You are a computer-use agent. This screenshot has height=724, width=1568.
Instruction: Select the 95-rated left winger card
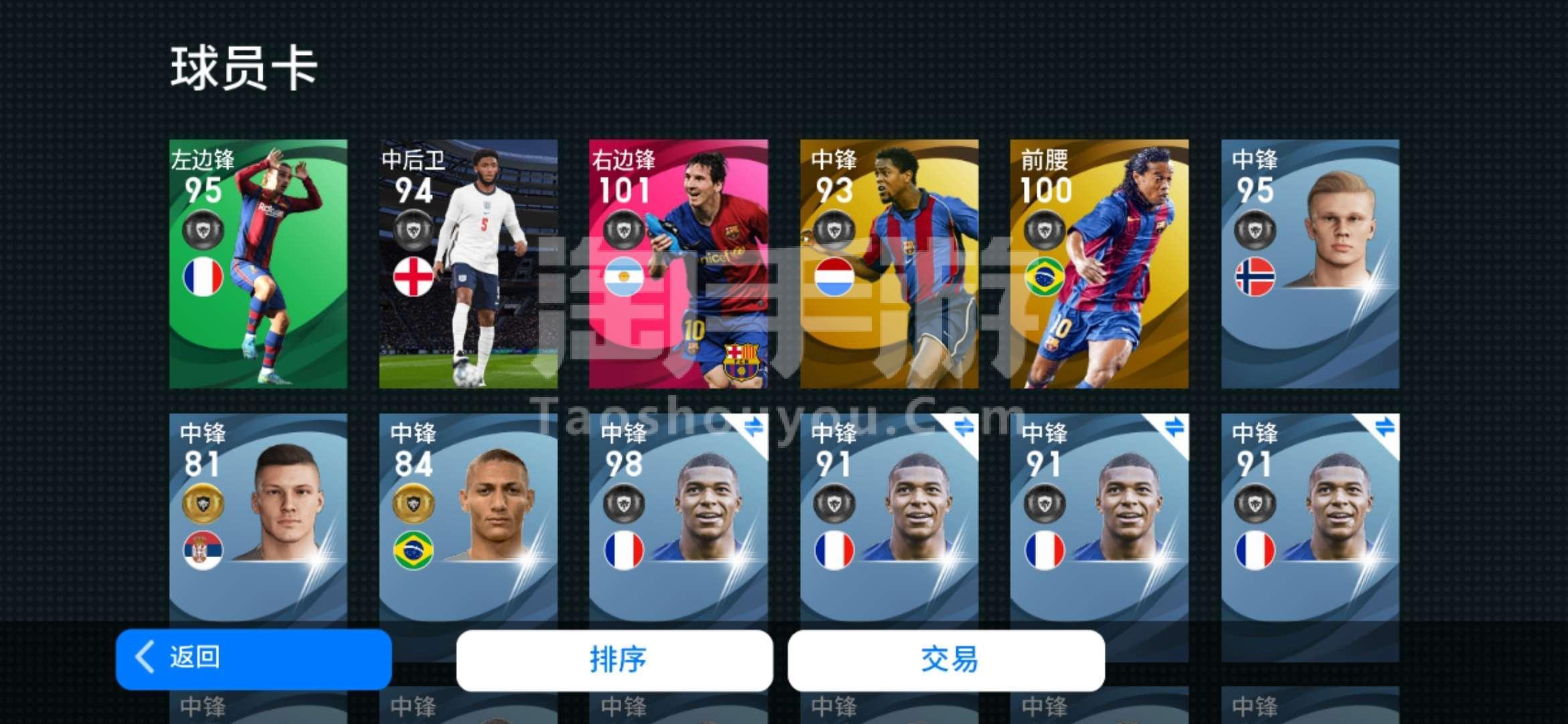point(258,263)
